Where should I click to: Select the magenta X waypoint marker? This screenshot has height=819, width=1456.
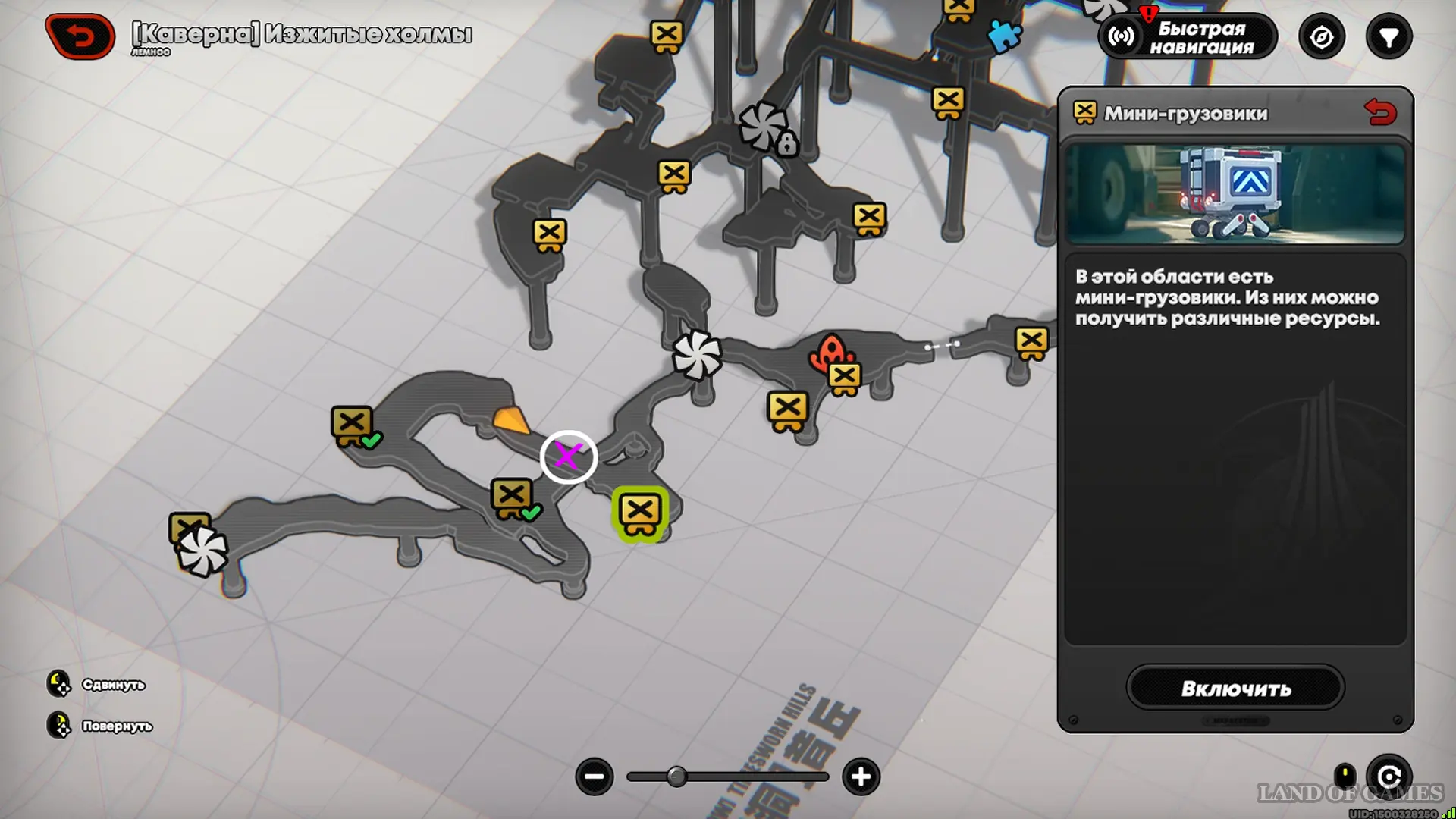pos(568,457)
